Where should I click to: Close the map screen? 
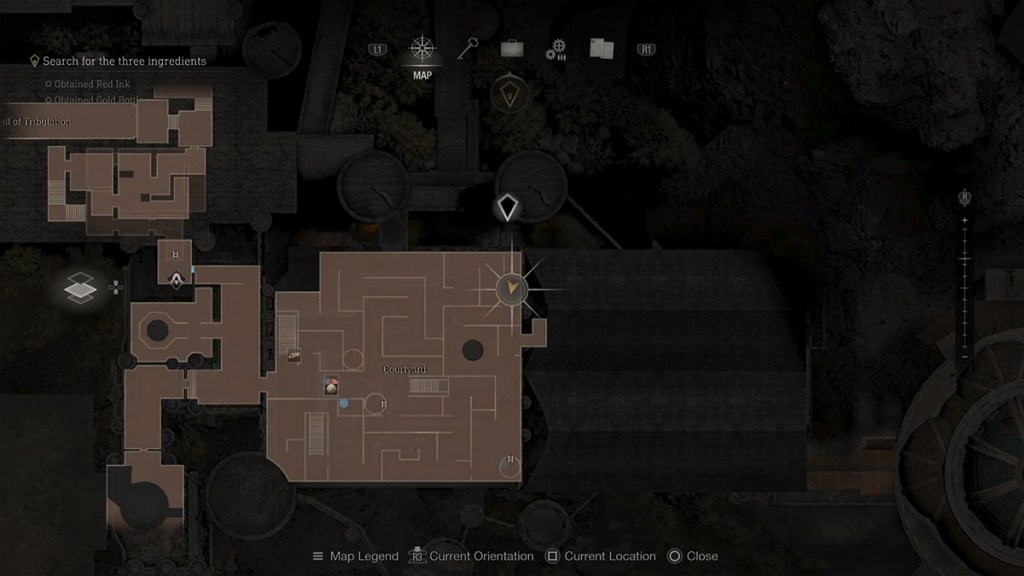[x=692, y=556]
